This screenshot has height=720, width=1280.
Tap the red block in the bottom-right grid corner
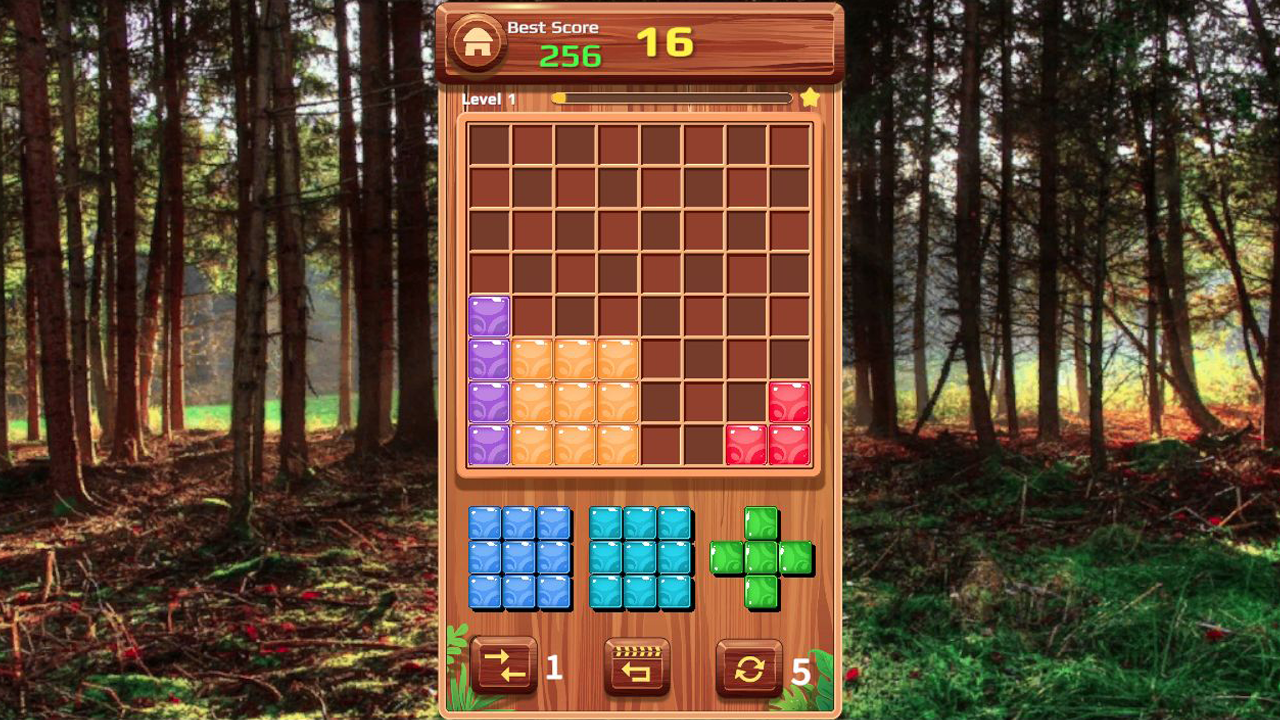click(789, 447)
